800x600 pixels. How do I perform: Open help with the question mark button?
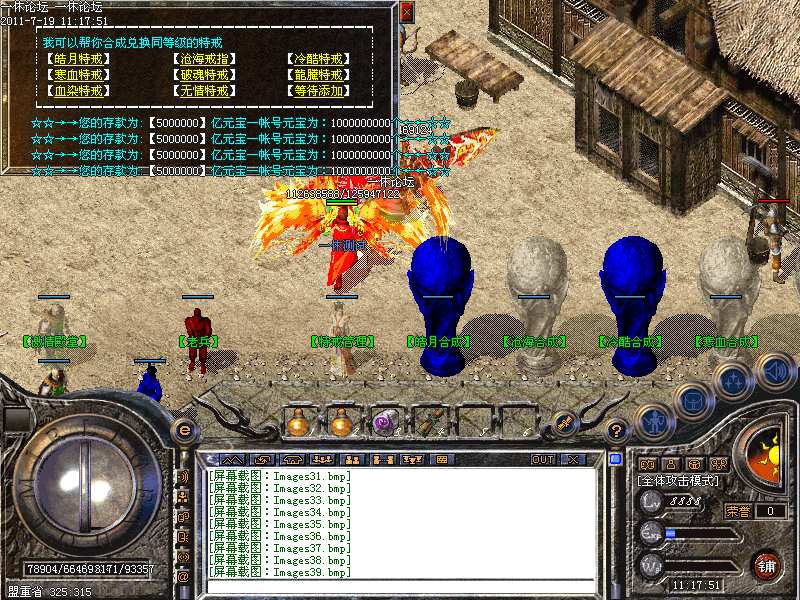click(x=617, y=431)
